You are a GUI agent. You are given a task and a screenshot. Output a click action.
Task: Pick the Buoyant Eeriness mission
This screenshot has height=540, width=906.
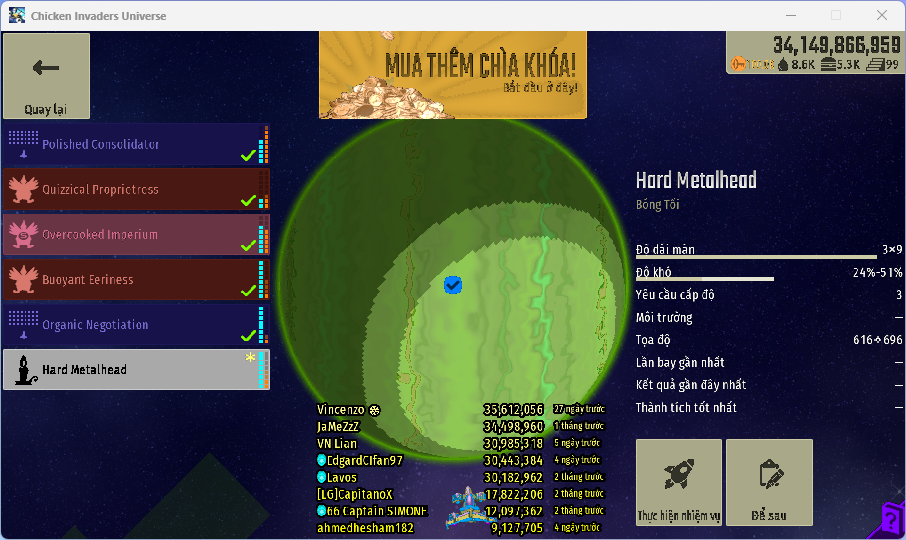point(136,279)
